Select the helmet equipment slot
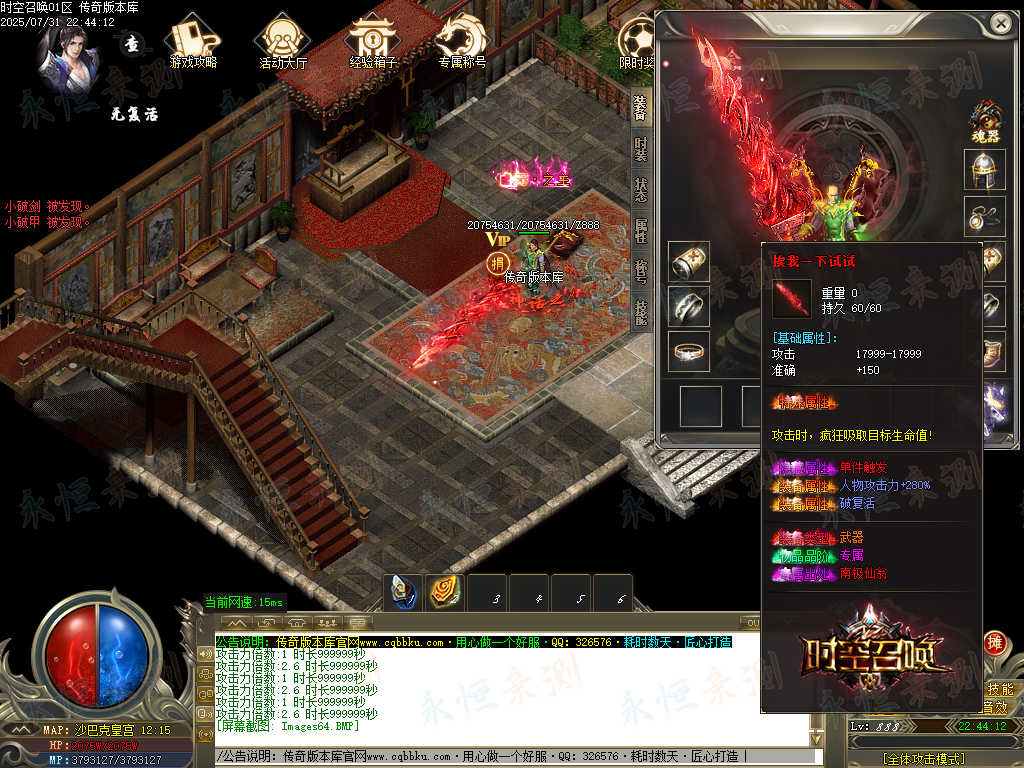1024x768 pixels. (984, 170)
